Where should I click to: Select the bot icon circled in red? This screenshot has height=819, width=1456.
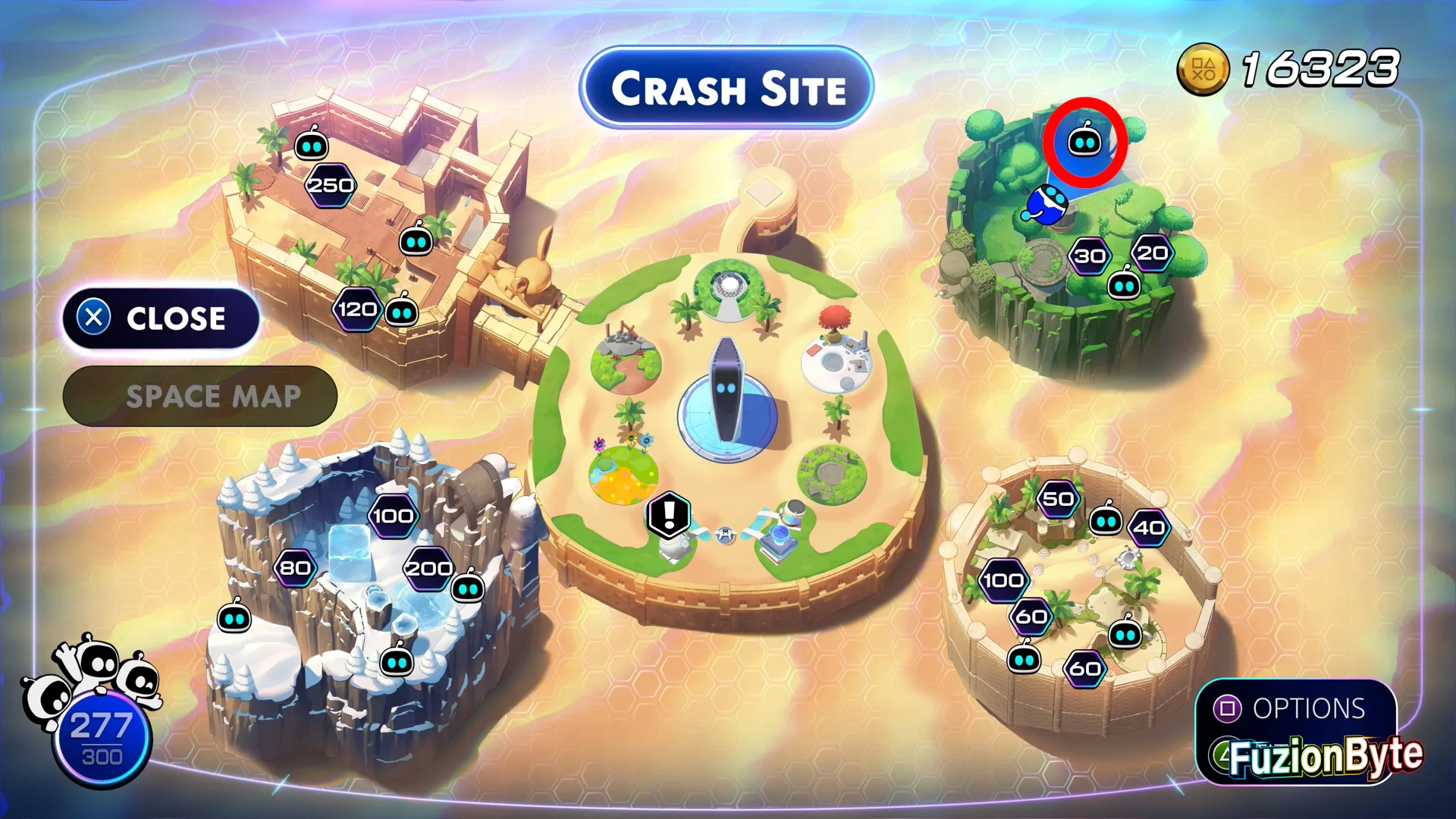click(x=1084, y=142)
